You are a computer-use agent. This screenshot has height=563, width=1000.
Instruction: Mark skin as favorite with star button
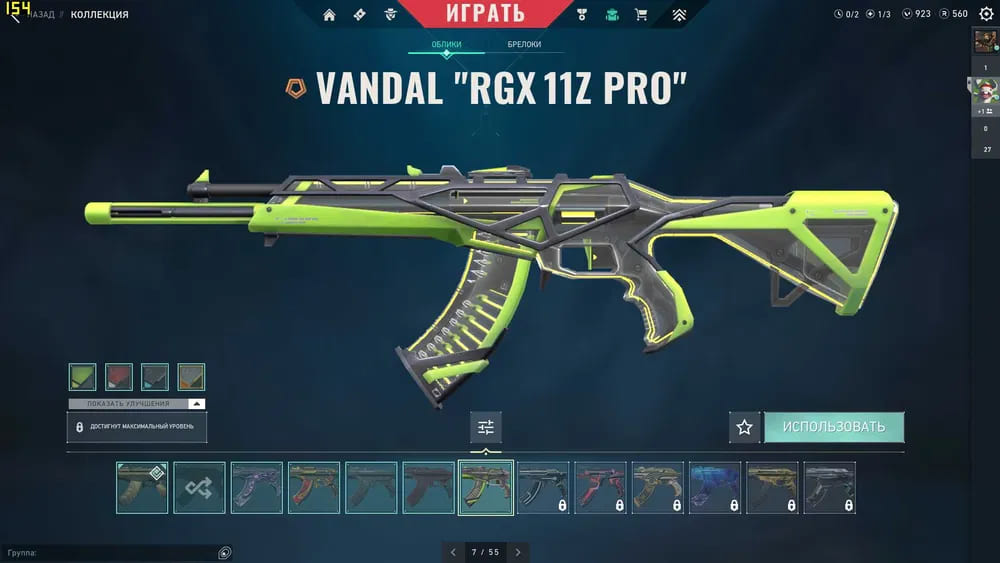pos(744,427)
